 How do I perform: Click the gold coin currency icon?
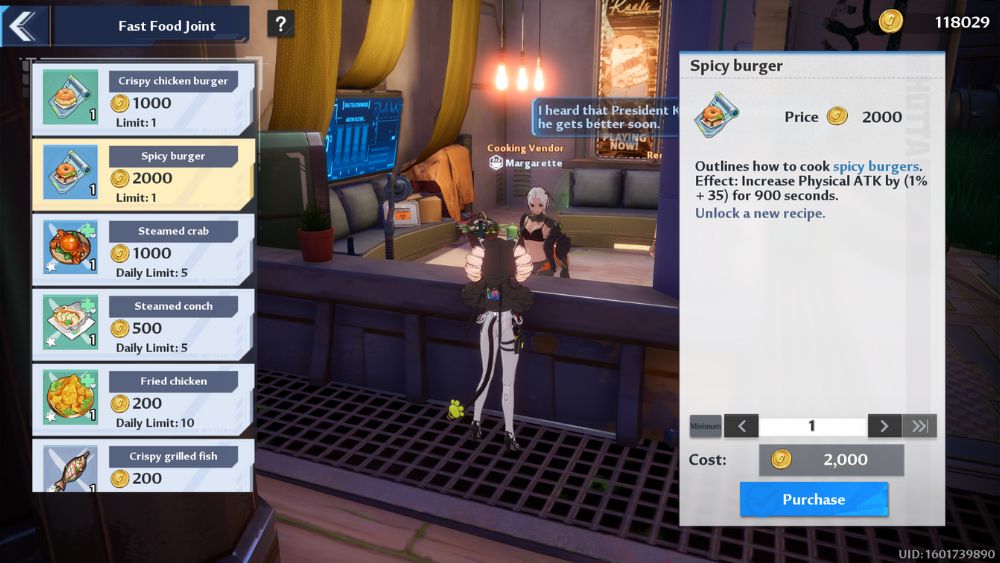(890, 21)
